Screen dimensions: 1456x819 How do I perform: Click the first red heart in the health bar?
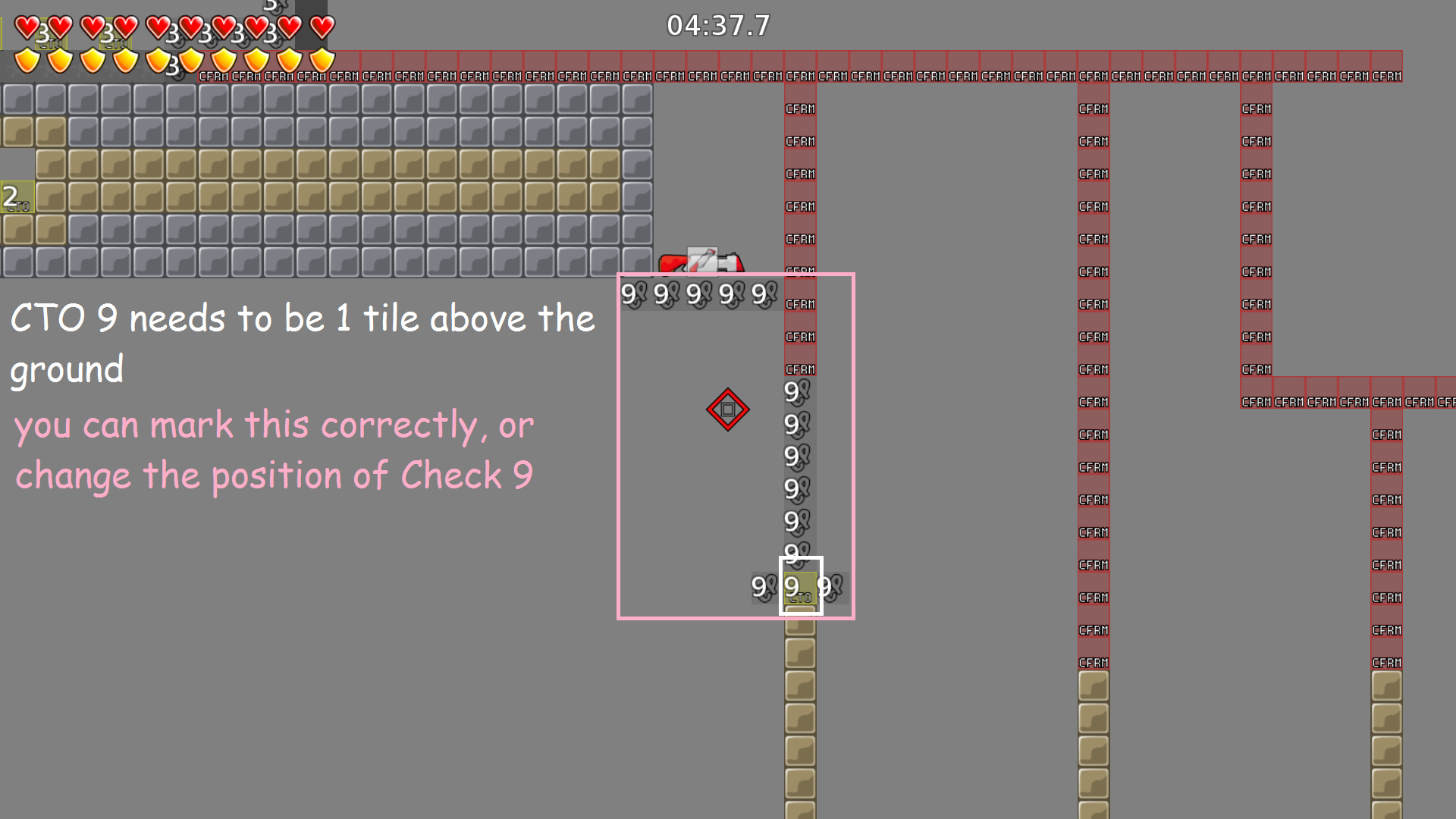(27, 28)
